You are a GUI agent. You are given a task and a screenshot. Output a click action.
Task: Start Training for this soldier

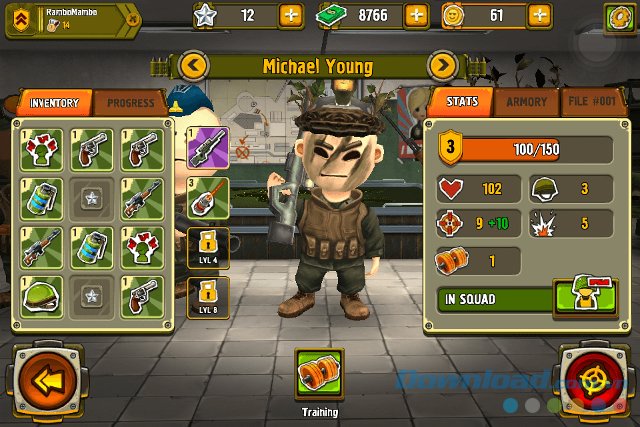click(x=319, y=374)
